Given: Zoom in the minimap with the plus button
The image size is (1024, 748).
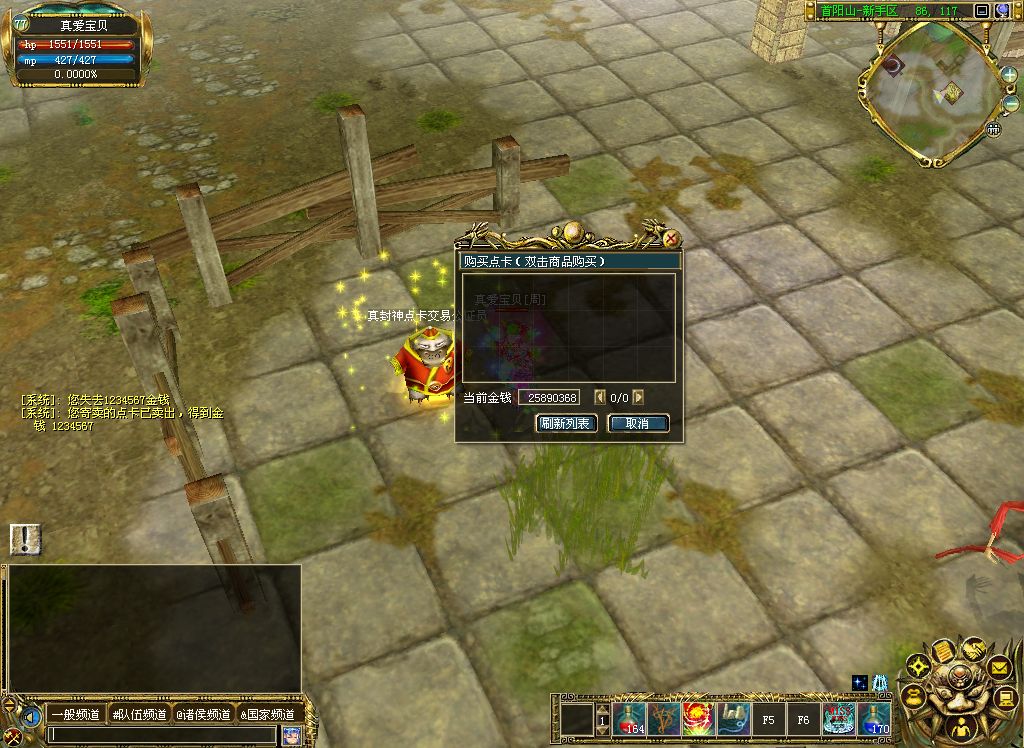Looking at the screenshot, I should point(1009,76).
